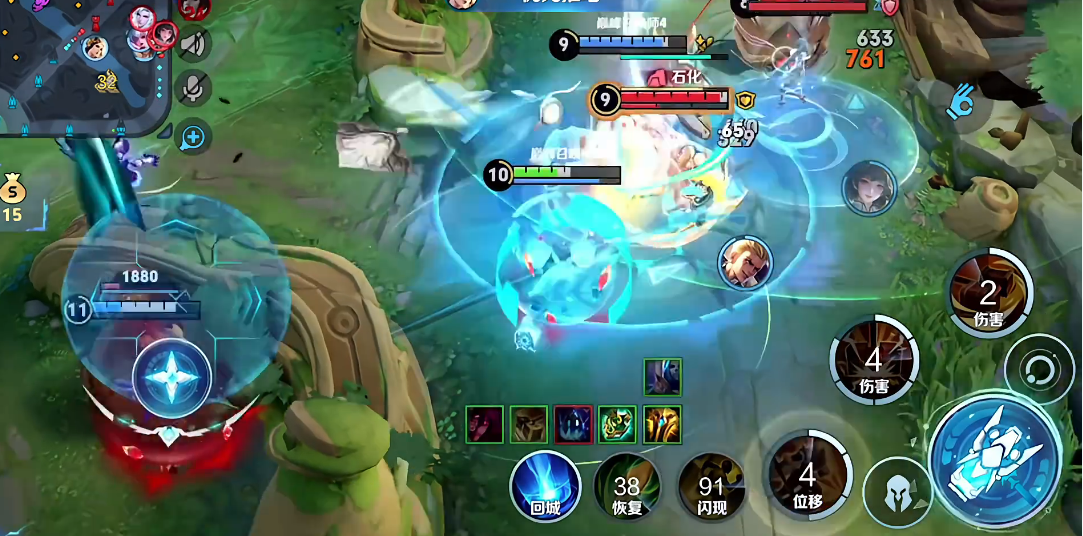The height and width of the screenshot is (536, 1083).
Task: Select the golden armor item slot
Action: (662, 425)
